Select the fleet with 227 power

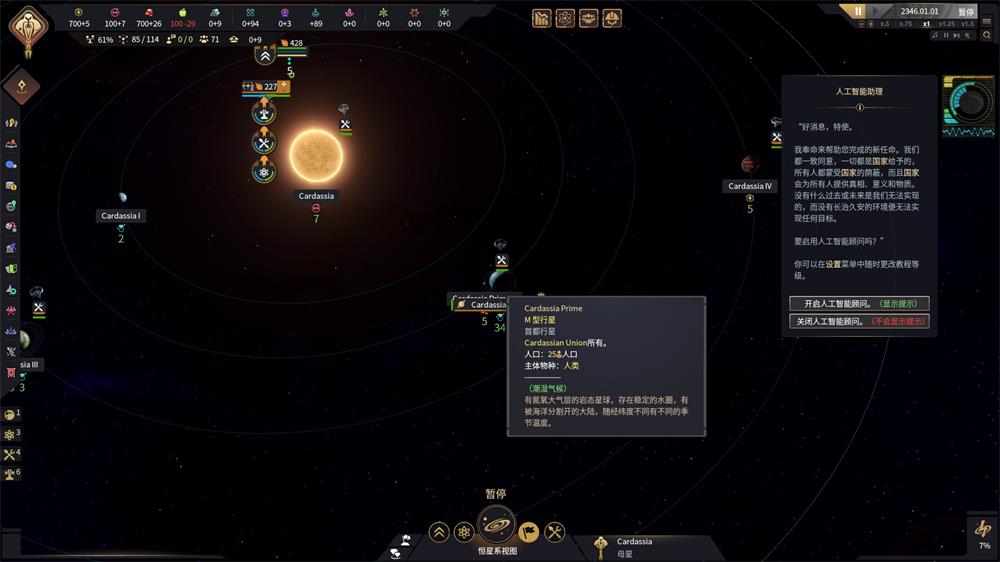click(x=265, y=87)
